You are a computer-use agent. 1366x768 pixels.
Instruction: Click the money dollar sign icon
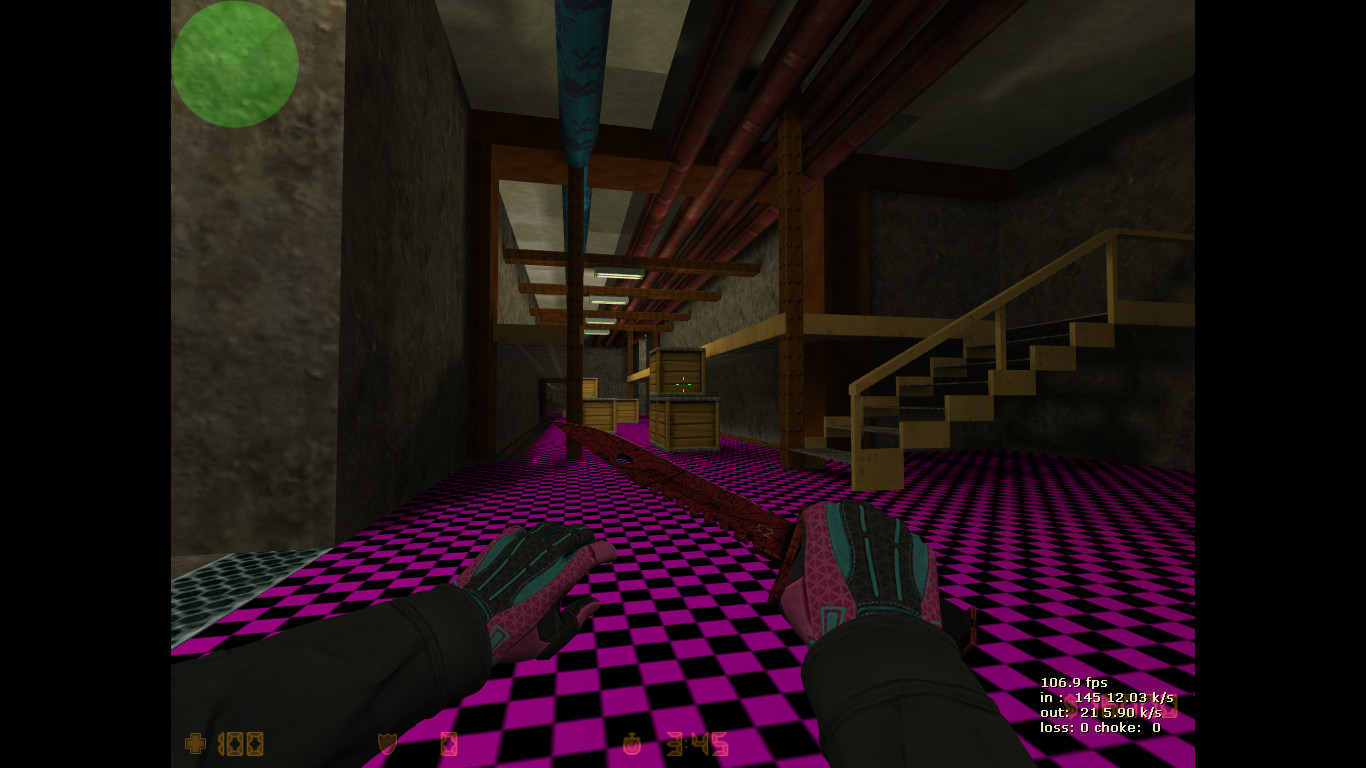click(1071, 706)
